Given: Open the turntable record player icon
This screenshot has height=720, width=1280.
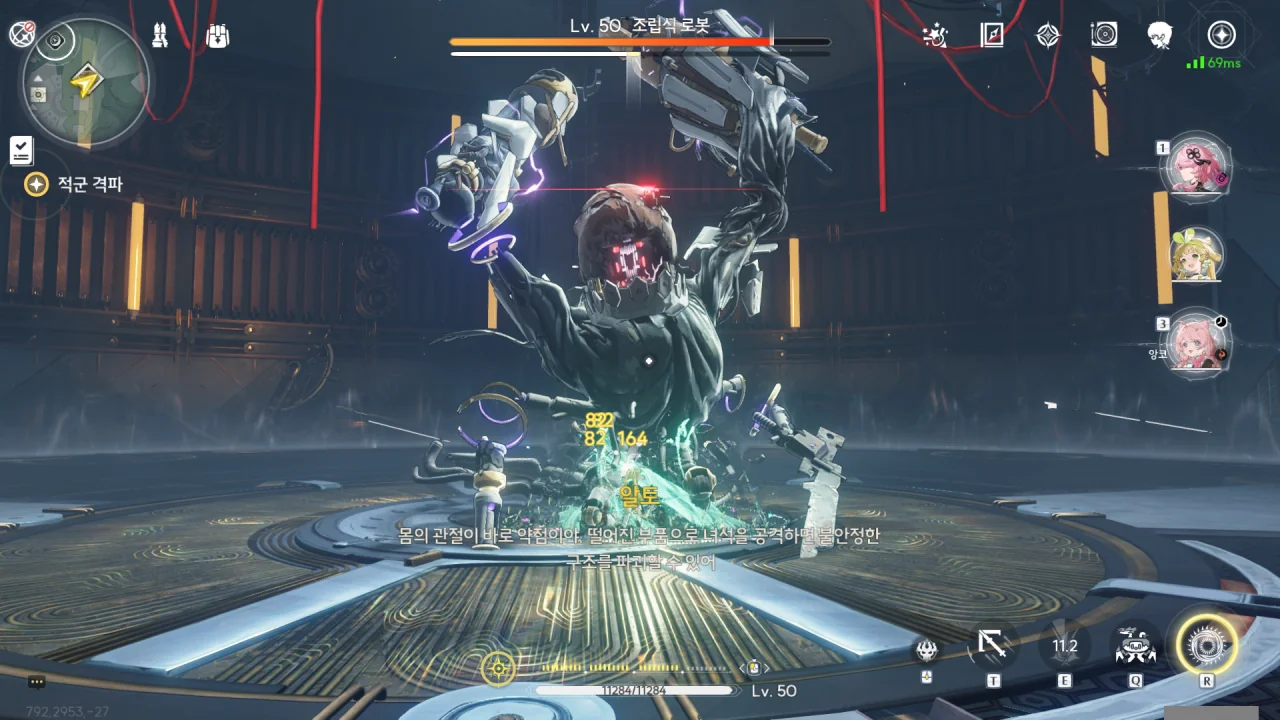Looking at the screenshot, I should [x=1104, y=36].
